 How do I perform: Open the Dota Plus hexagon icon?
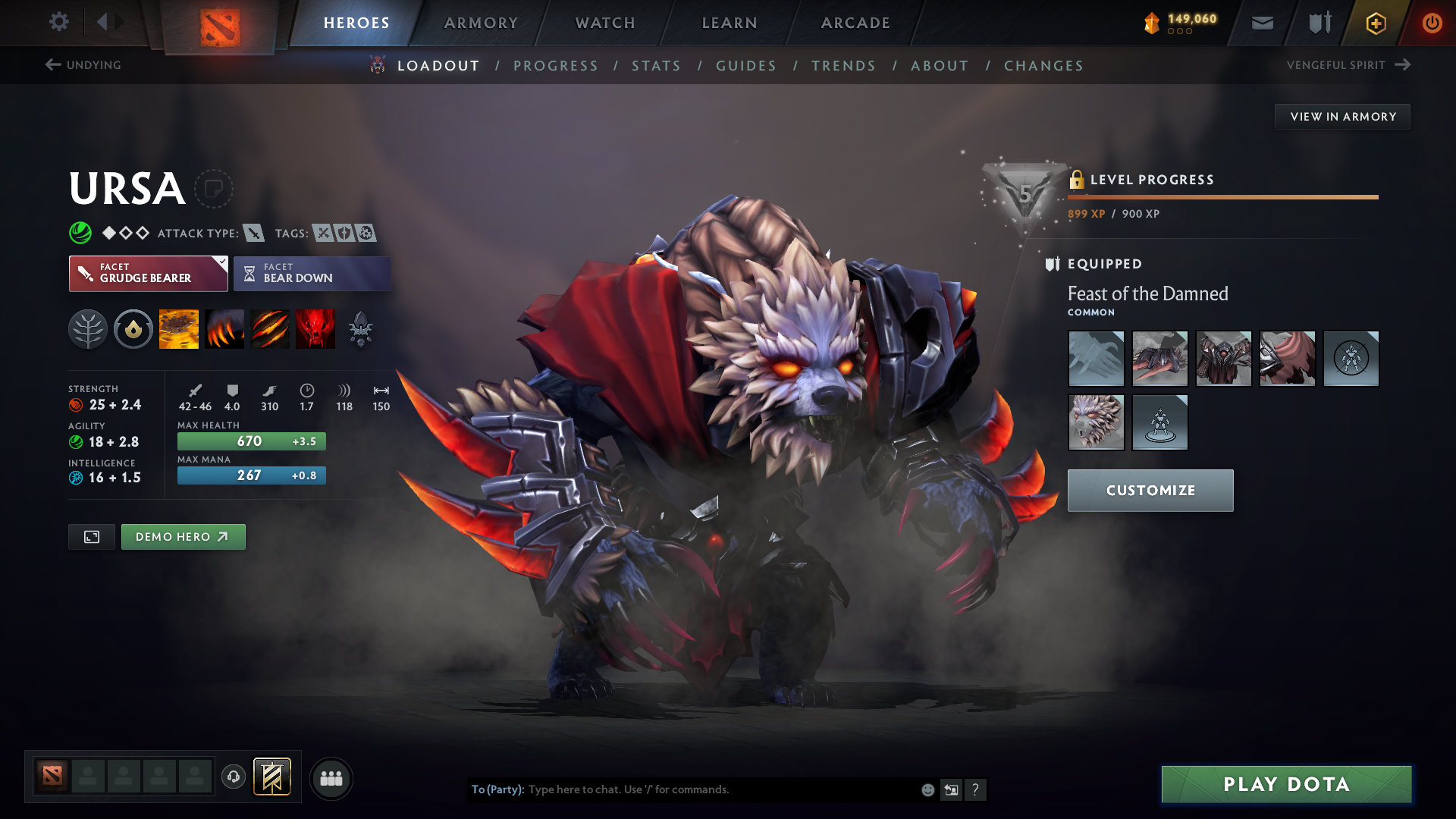pos(1375,23)
